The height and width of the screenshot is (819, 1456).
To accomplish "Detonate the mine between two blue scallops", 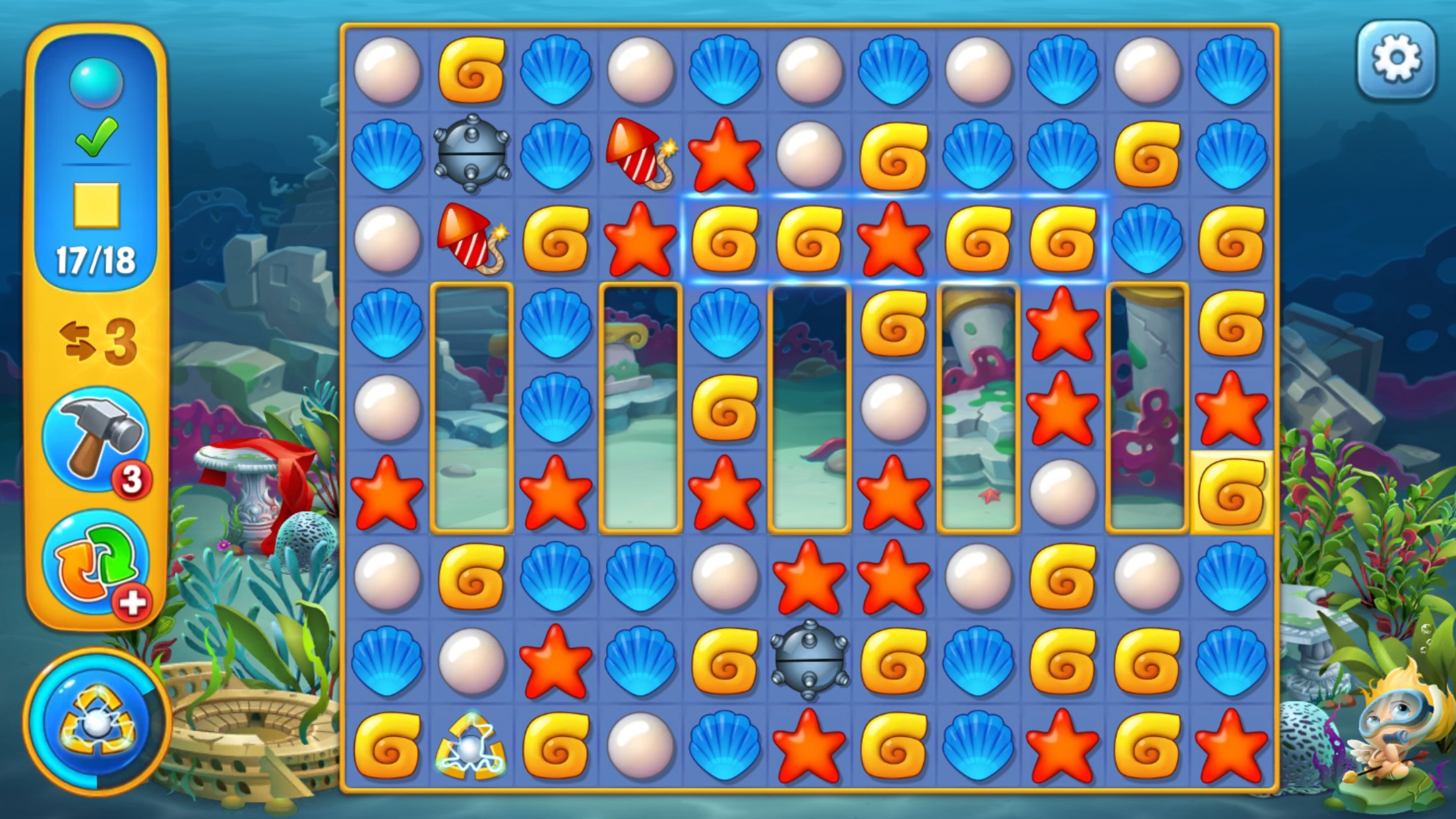I will 471,154.
